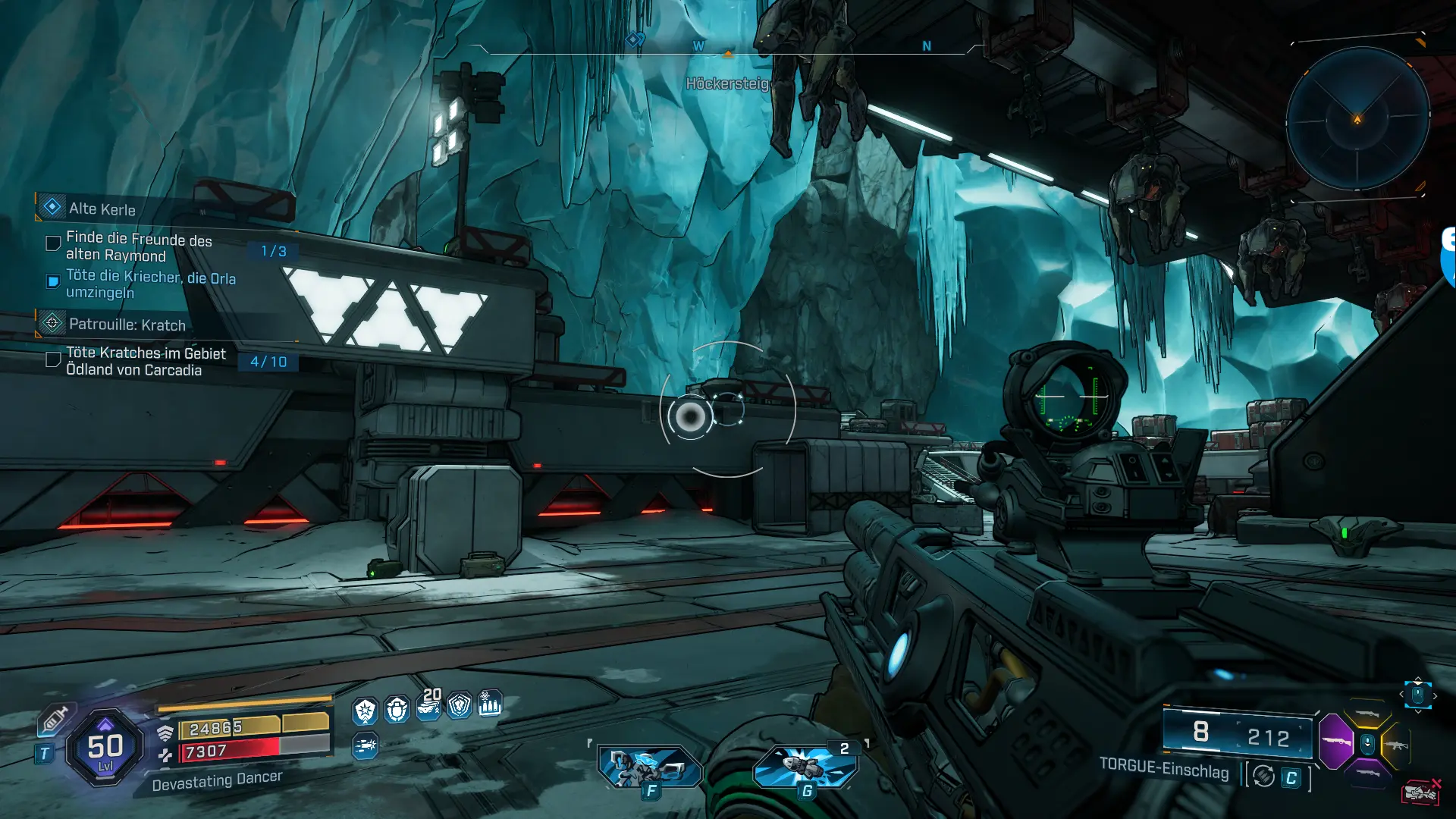Select the Alte Kerle mission header
This screenshot has height=819, width=1456.
pos(102,209)
